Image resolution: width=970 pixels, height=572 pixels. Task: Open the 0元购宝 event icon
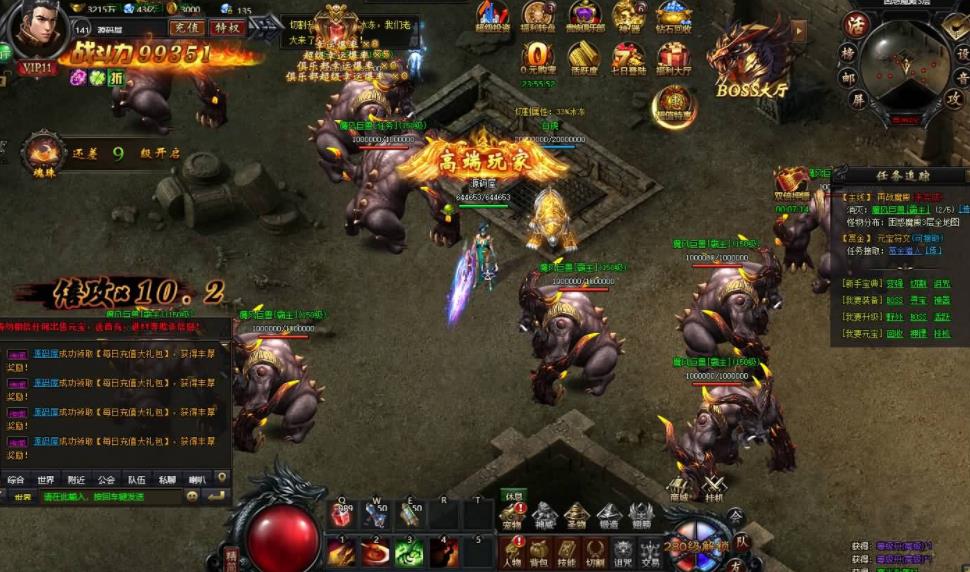pyautogui.click(x=539, y=56)
